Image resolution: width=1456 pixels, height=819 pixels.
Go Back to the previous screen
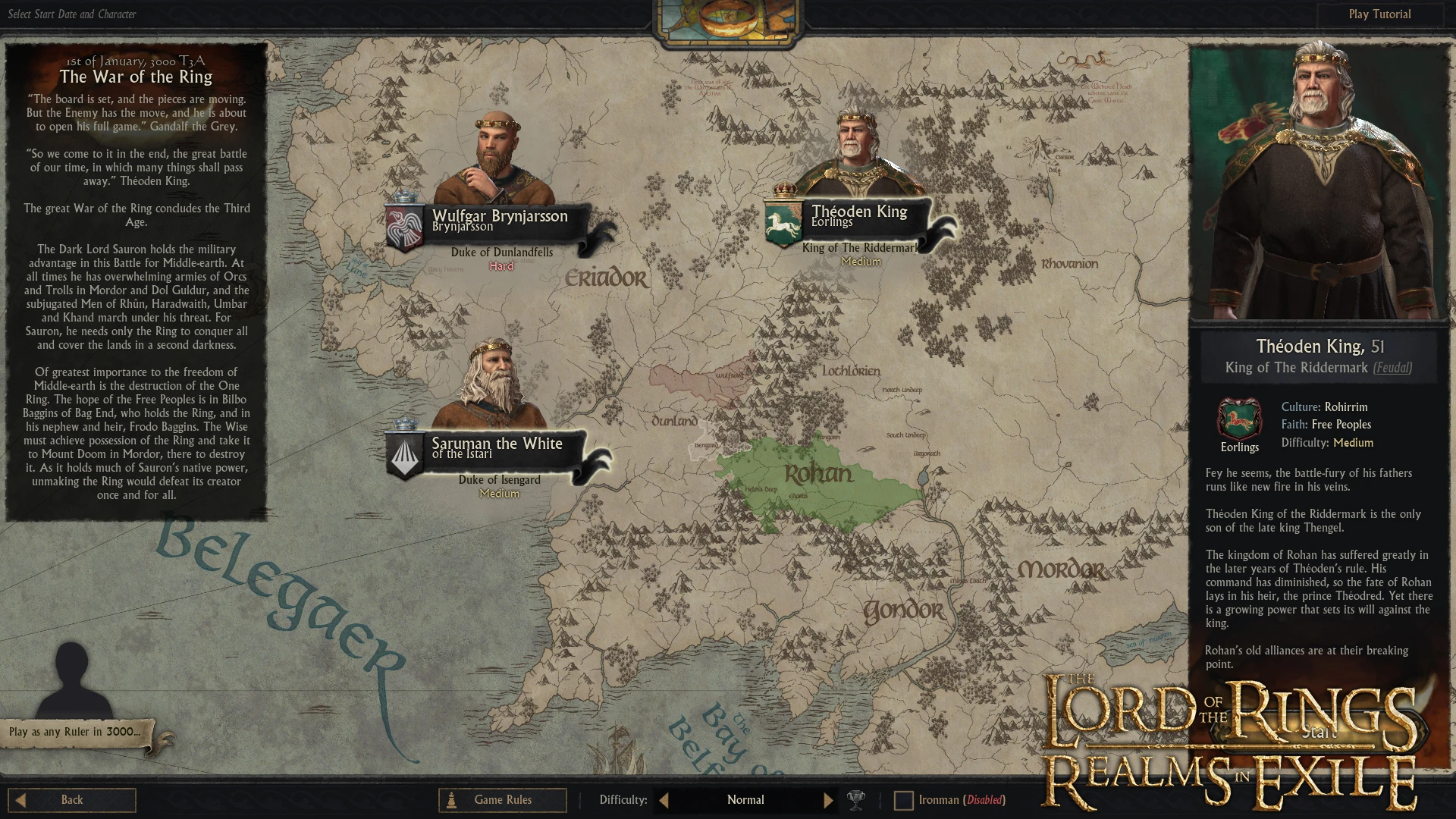[x=72, y=799]
